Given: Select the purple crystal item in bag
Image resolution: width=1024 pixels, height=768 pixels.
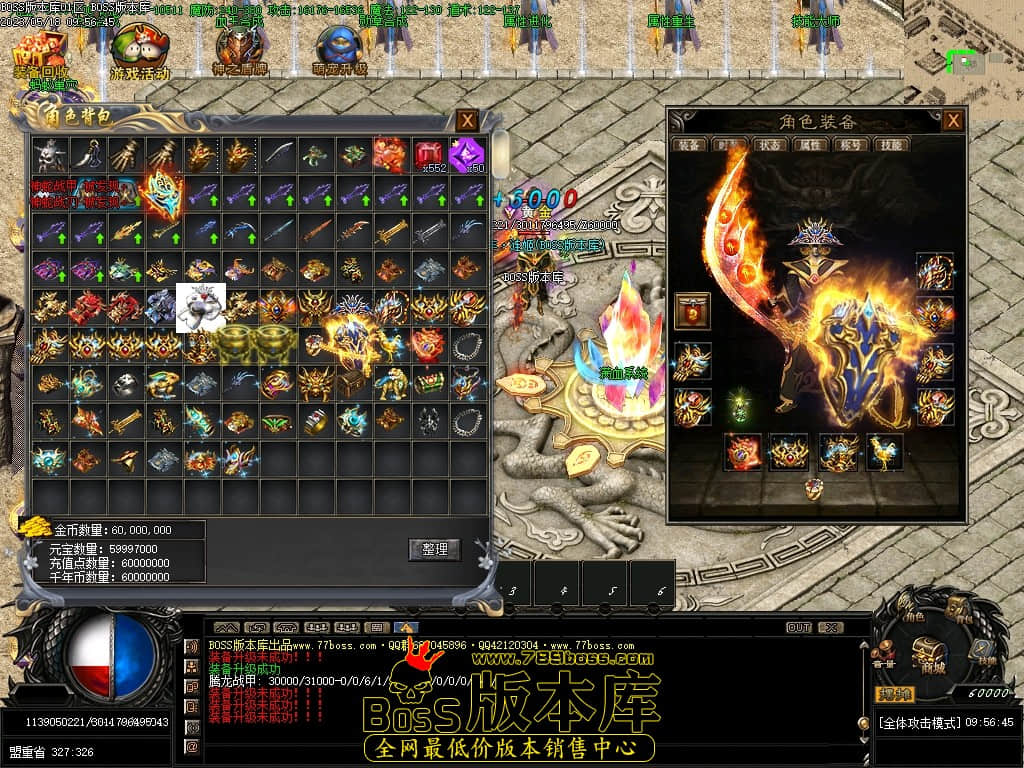Looking at the screenshot, I should (466, 155).
